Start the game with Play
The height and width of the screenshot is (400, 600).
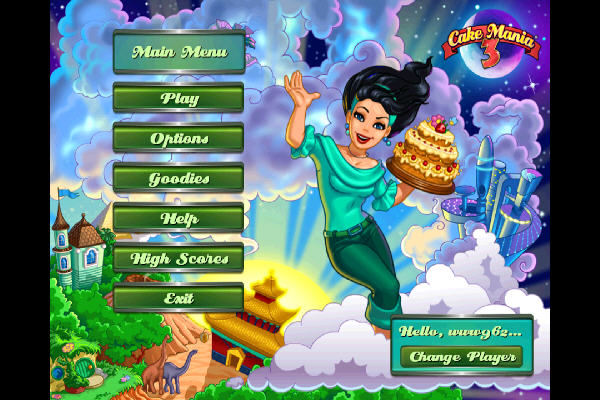pyautogui.click(x=178, y=98)
